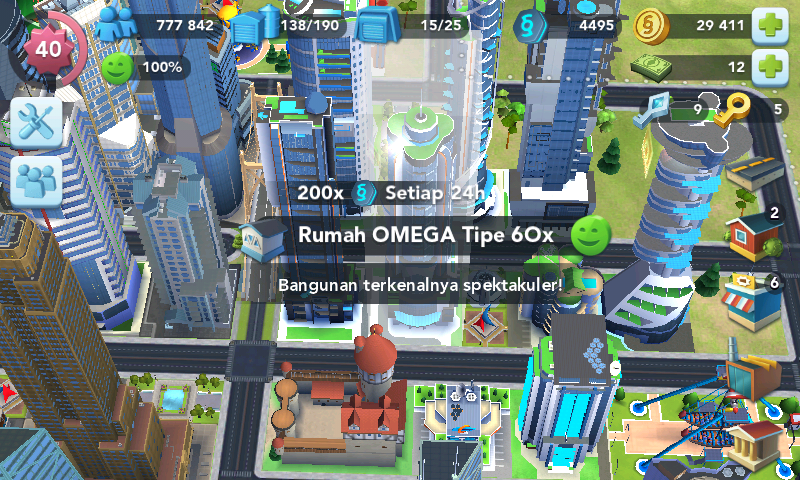Tap the golden key counter

click(x=739, y=109)
